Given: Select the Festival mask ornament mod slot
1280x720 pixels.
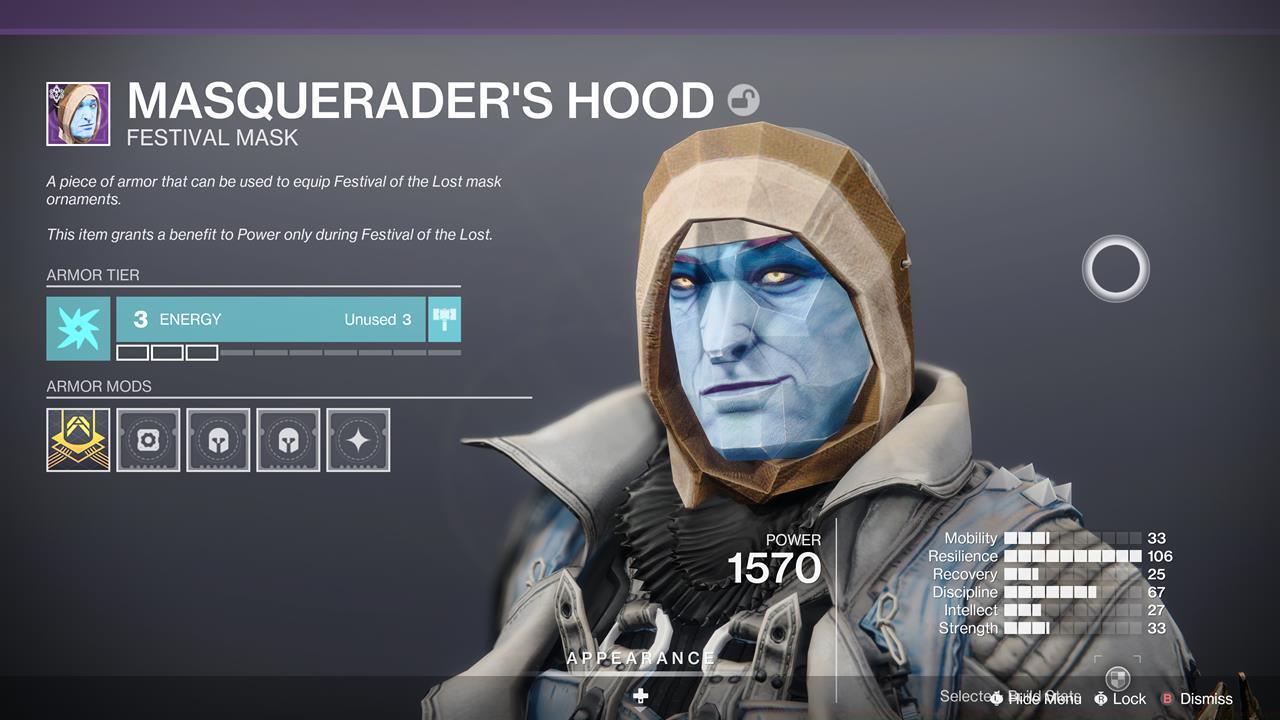Looking at the screenshot, I should point(78,439).
